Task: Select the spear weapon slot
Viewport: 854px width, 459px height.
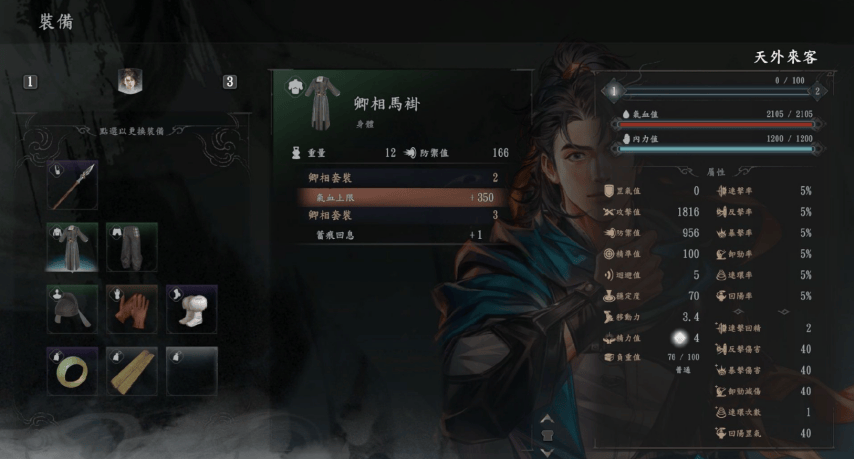Action: [72, 186]
